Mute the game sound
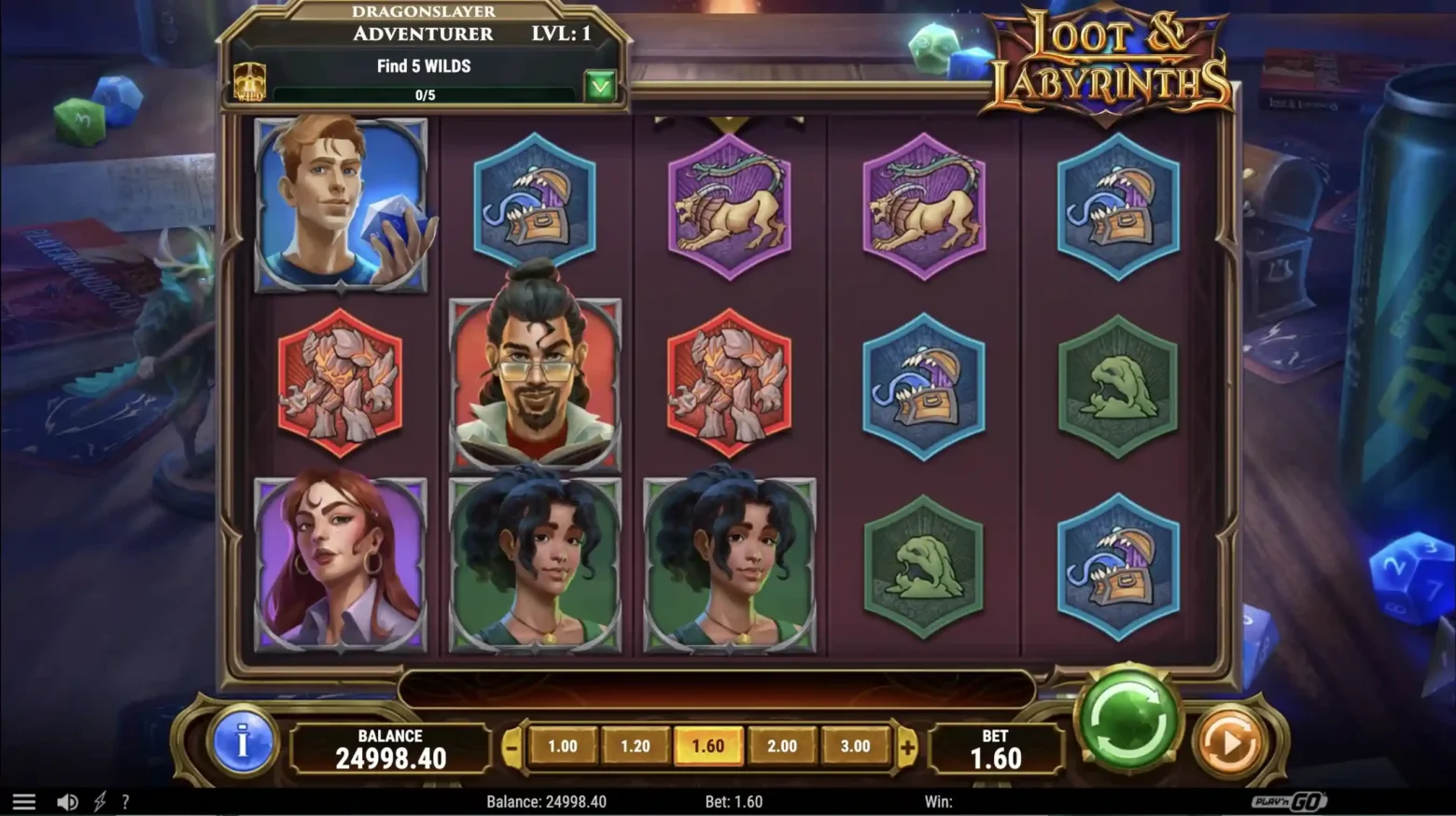 (66, 800)
